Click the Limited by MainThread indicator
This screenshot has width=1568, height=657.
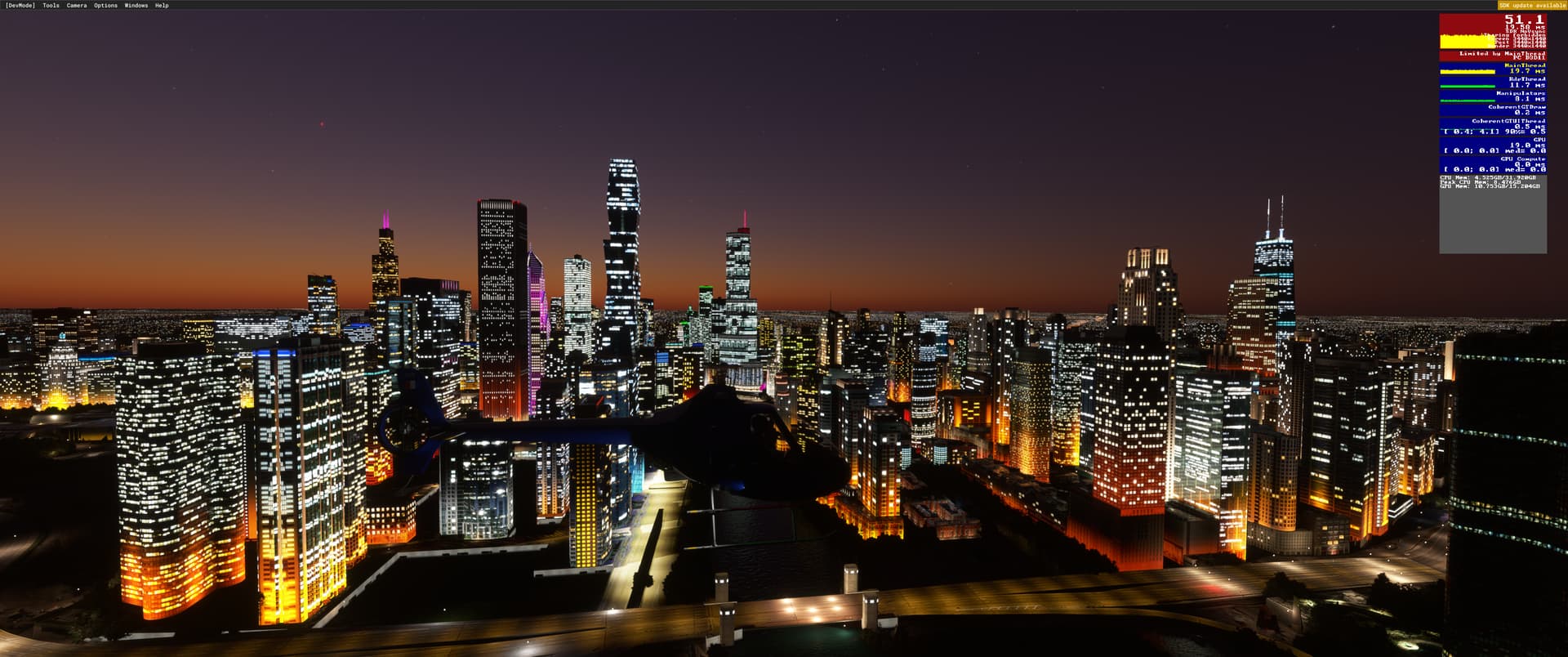(x=1503, y=54)
